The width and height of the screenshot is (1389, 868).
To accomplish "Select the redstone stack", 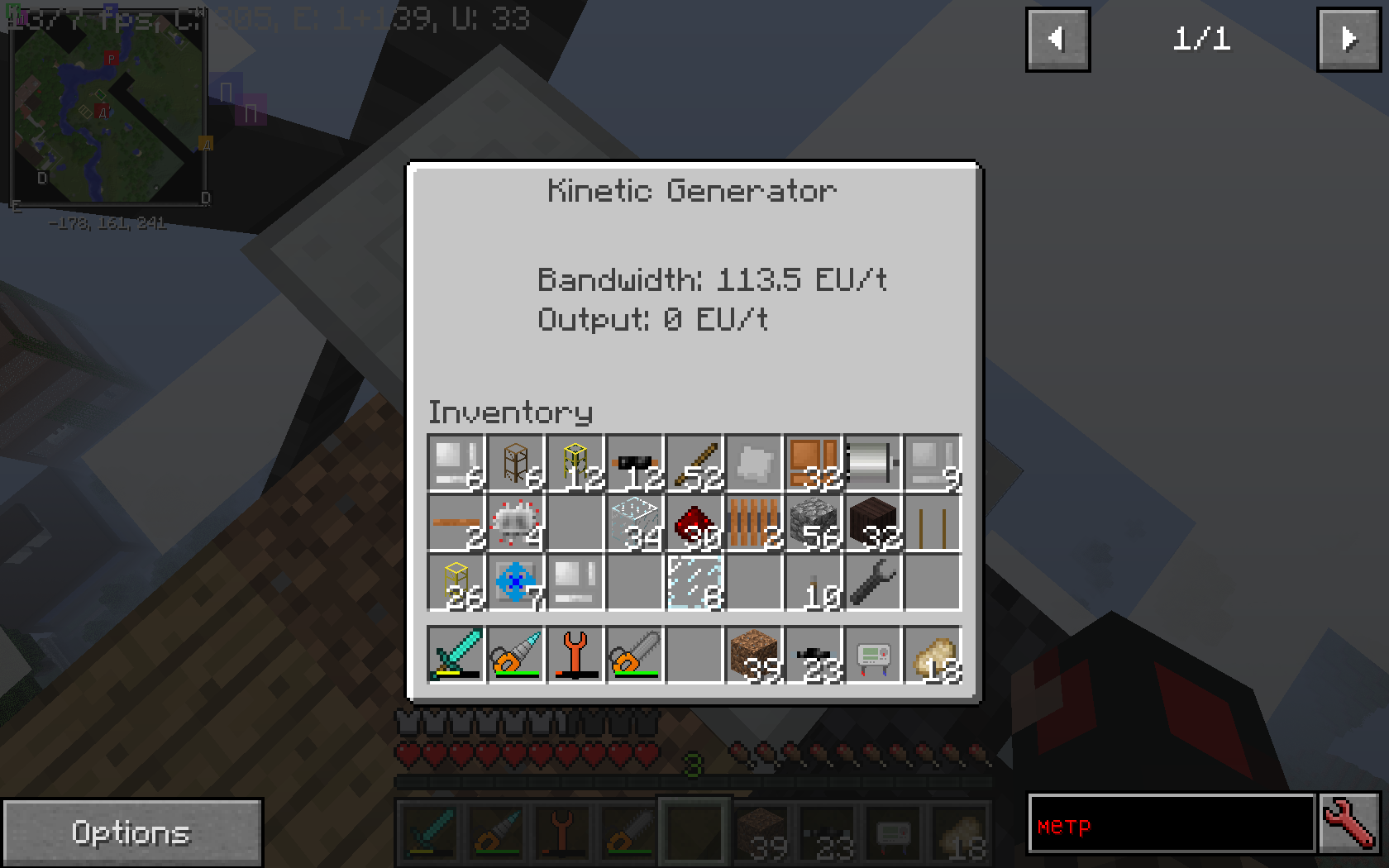I will pyautogui.click(x=694, y=523).
